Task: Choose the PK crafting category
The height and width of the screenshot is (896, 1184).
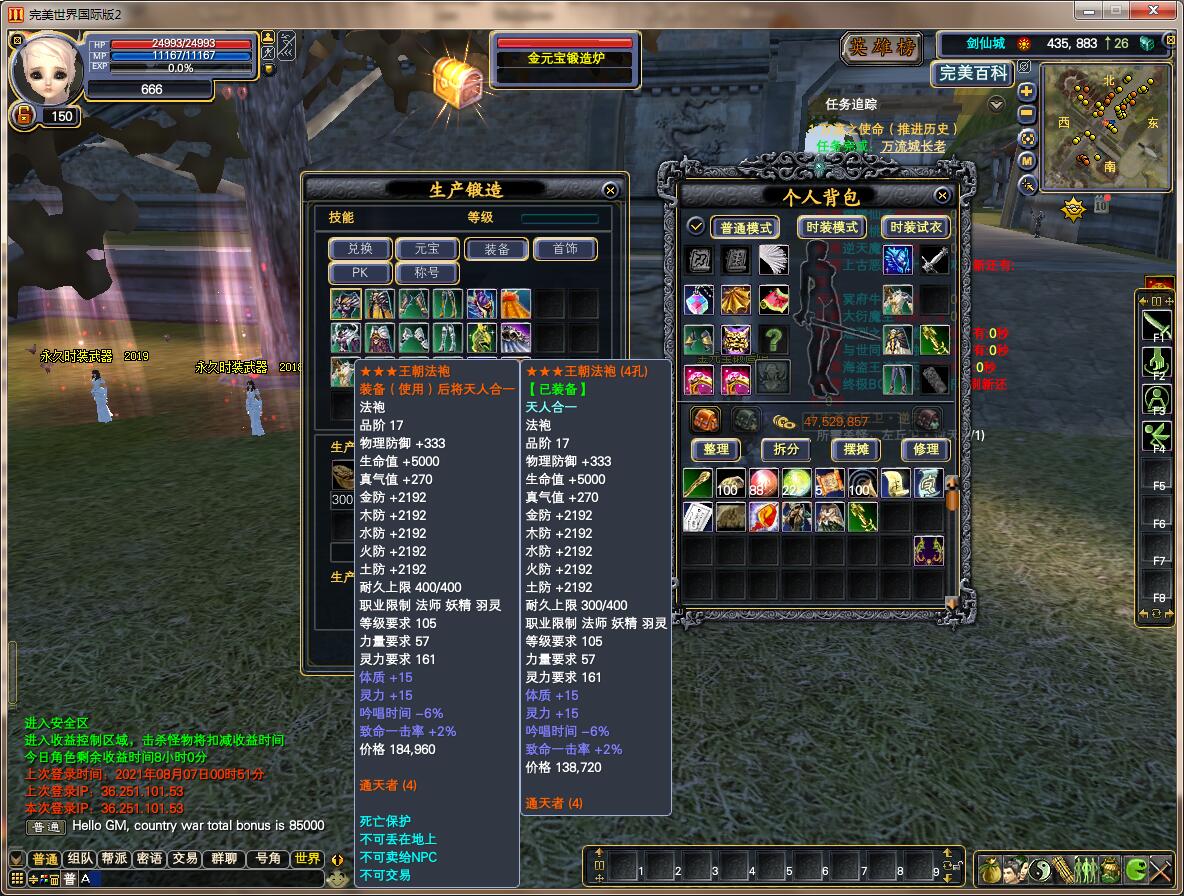Action: point(360,272)
